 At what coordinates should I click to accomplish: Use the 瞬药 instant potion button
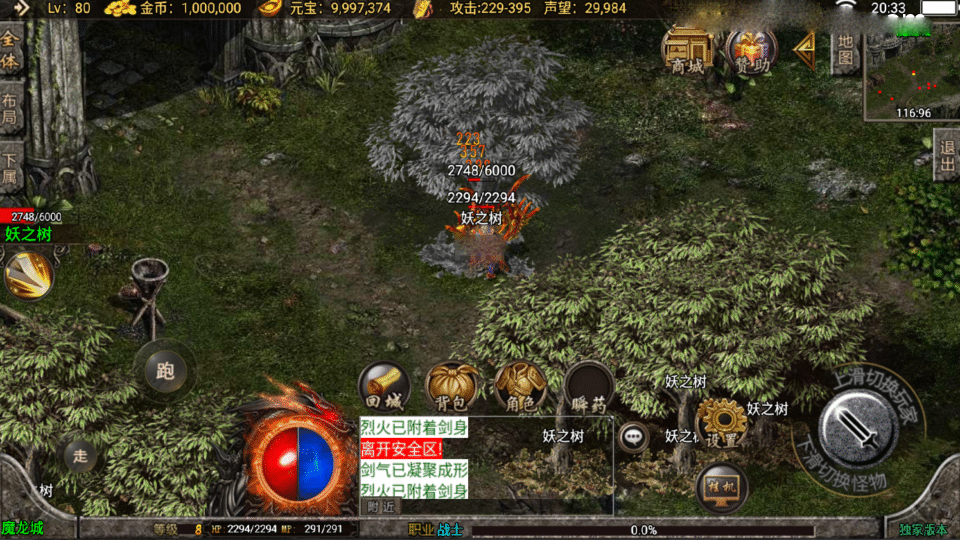588,388
